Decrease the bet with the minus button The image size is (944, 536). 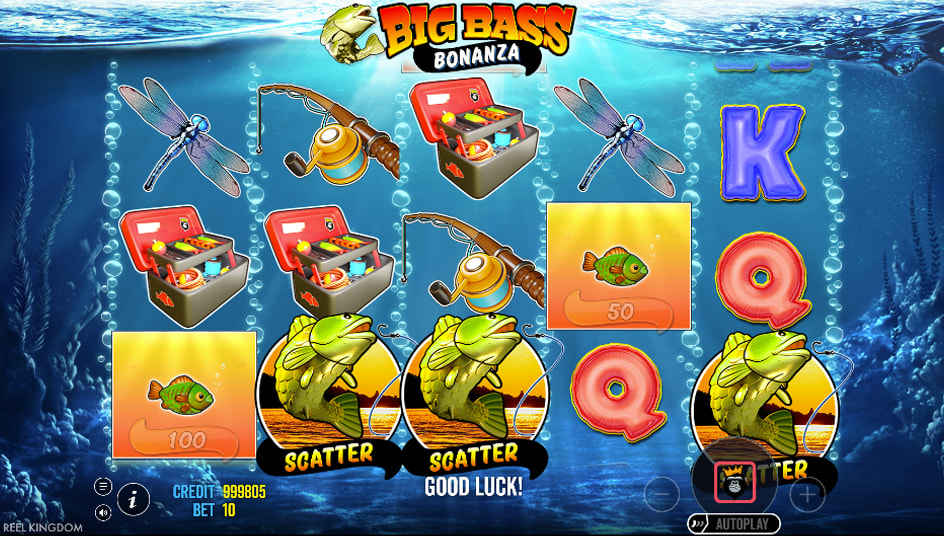click(x=661, y=494)
